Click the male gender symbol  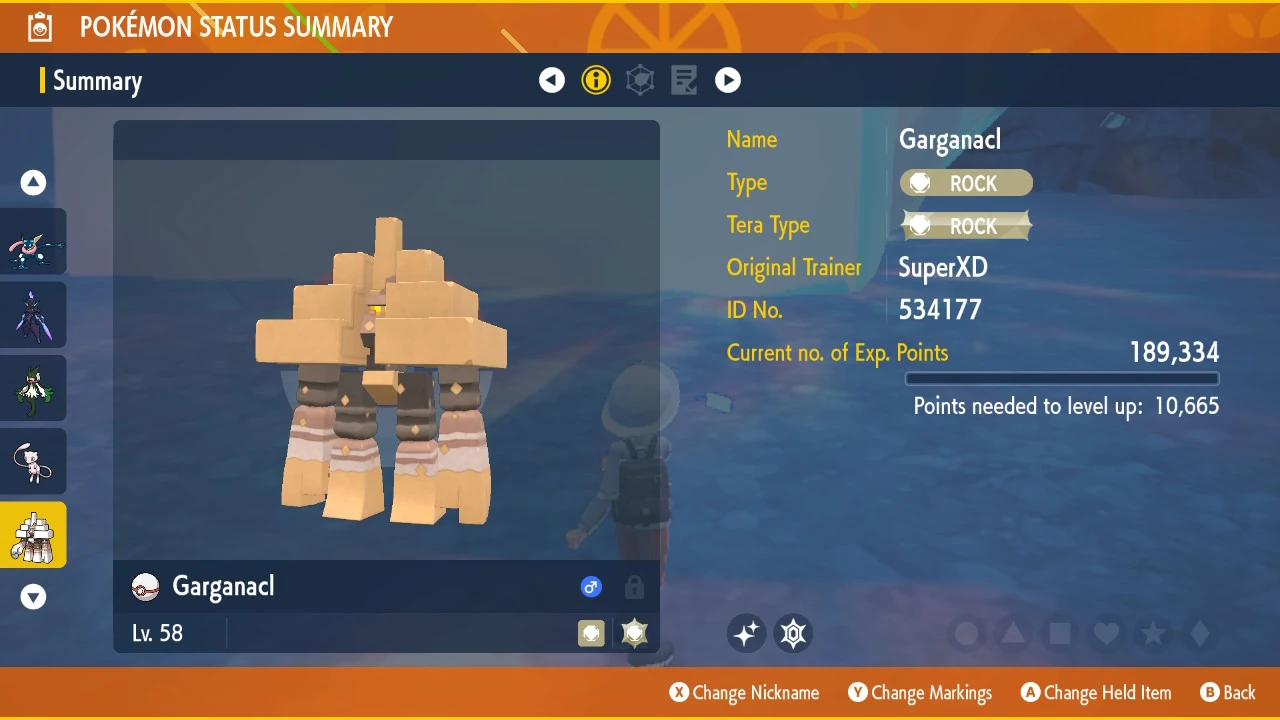point(591,587)
